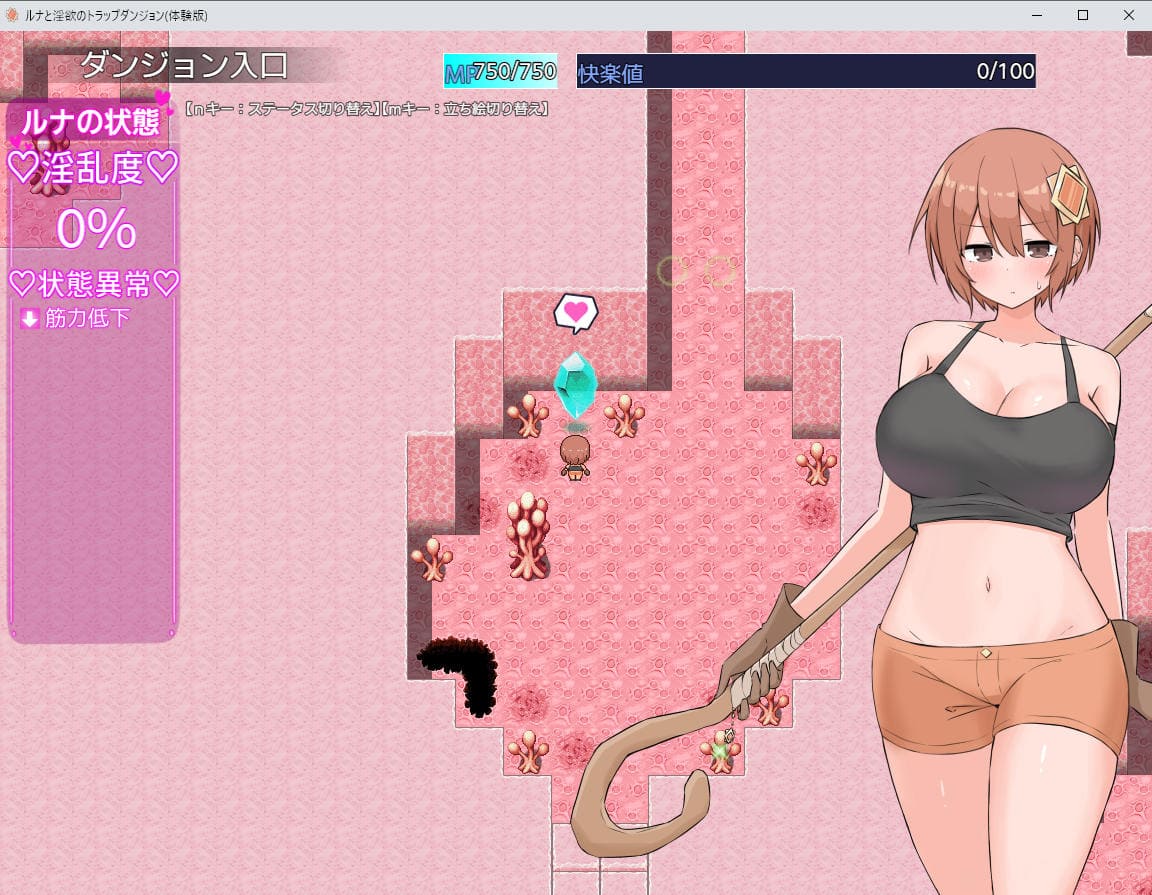Minimize the game window
The height and width of the screenshot is (895, 1152).
(1037, 15)
